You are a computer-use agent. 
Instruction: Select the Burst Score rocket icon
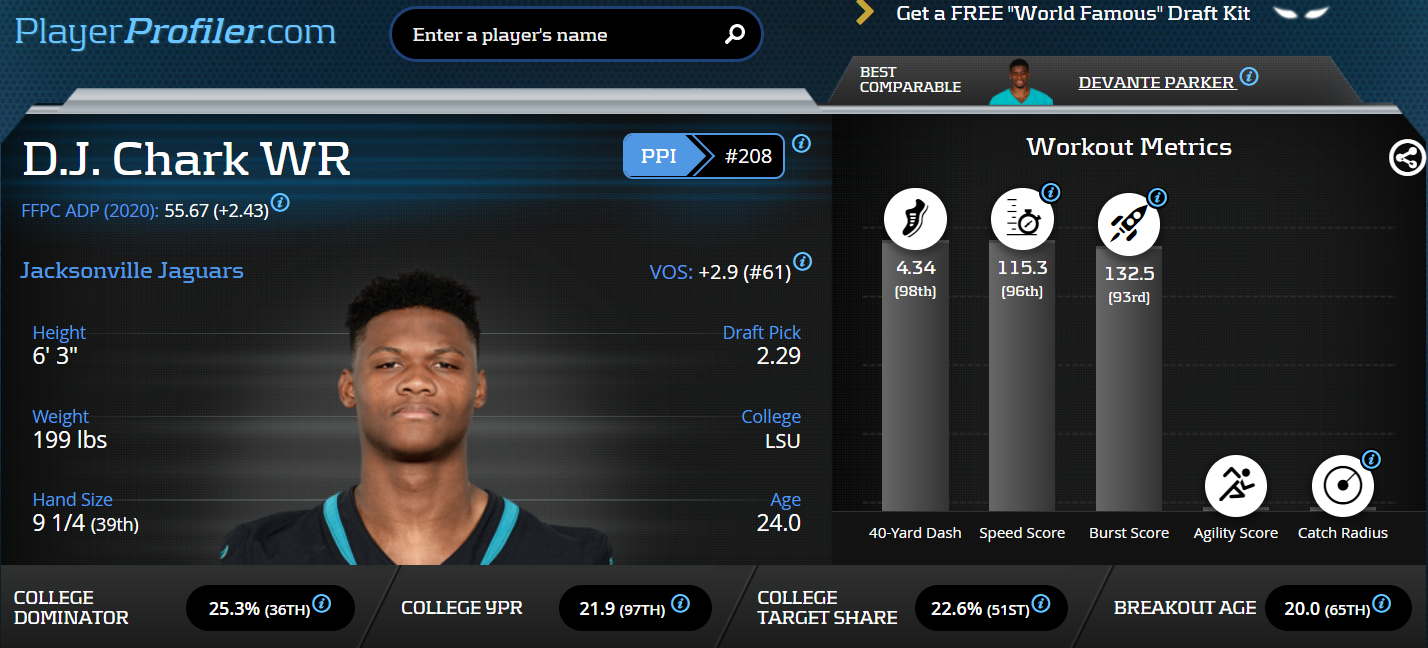pos(1129,222)
